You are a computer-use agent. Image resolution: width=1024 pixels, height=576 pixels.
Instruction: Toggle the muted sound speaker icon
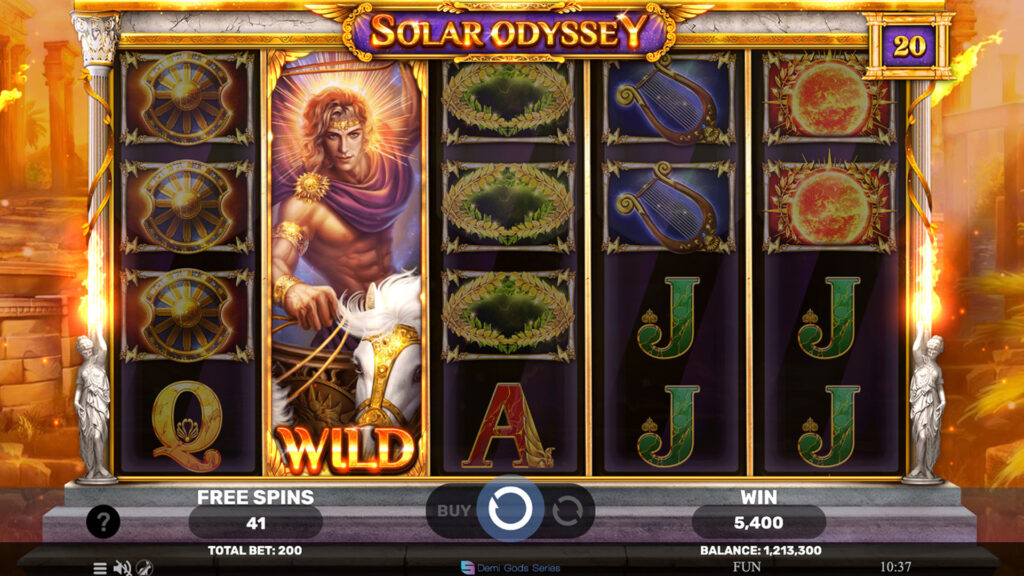(x=122, y=567)
